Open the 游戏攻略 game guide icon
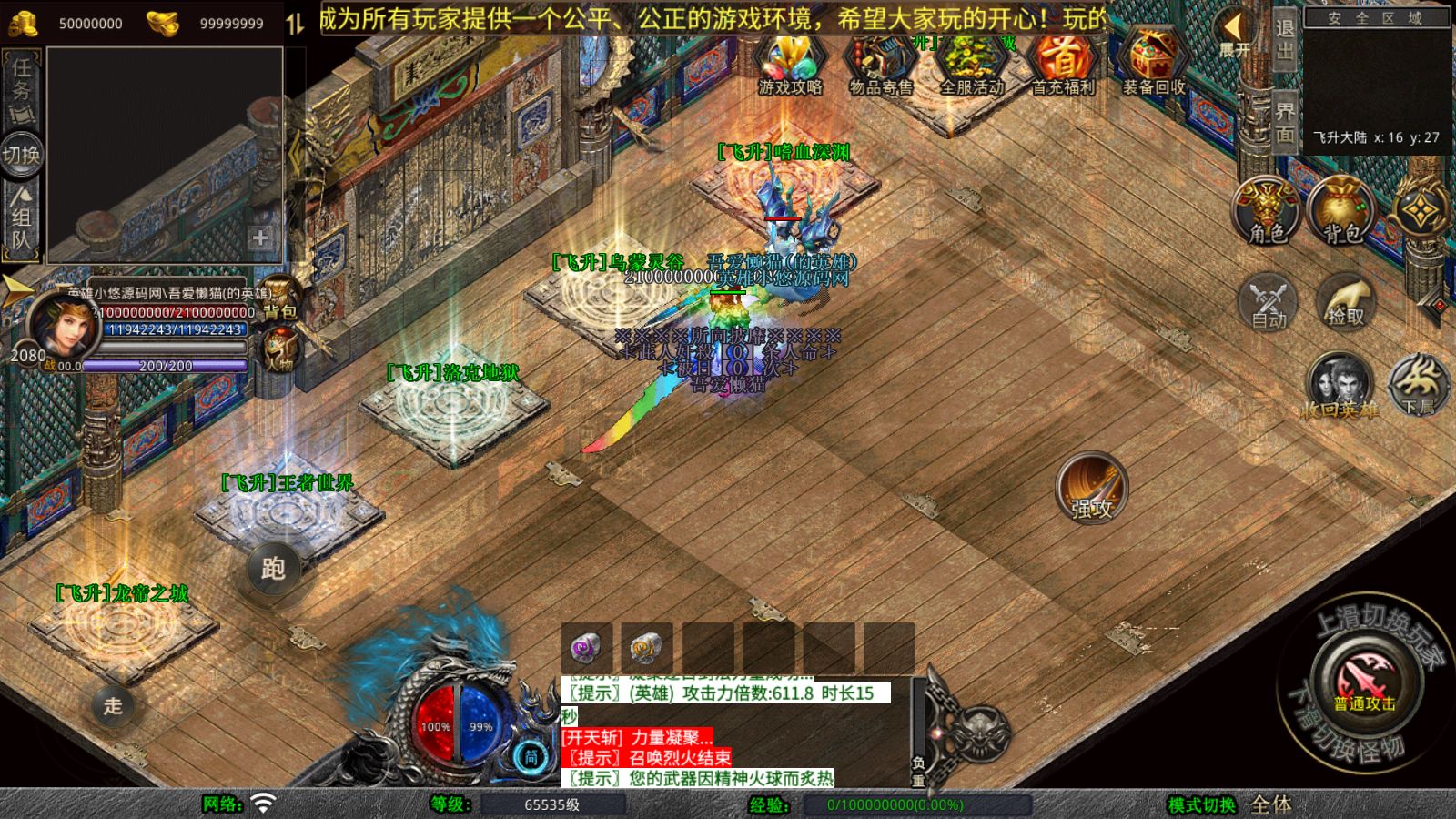The image size is (1456, 819). click(790, 64)
